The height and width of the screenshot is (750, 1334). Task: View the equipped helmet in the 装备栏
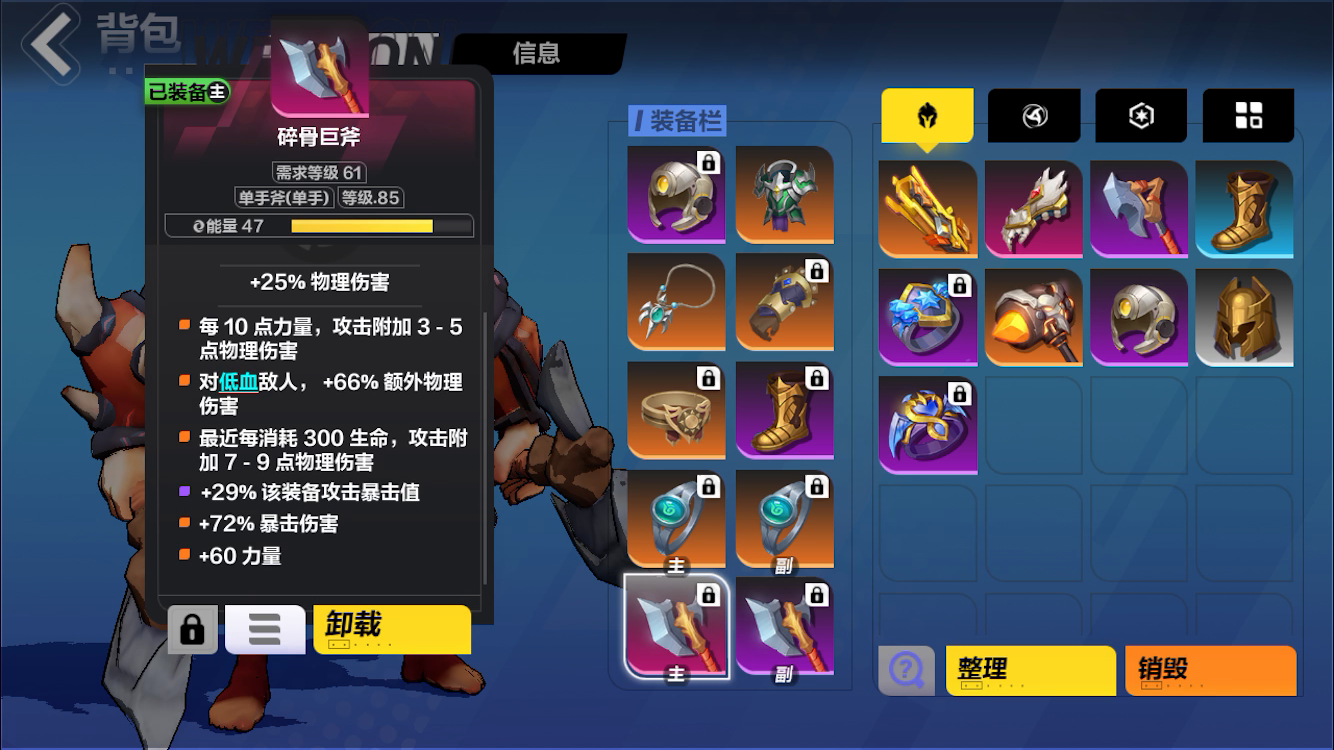click(x=676, y=194)
